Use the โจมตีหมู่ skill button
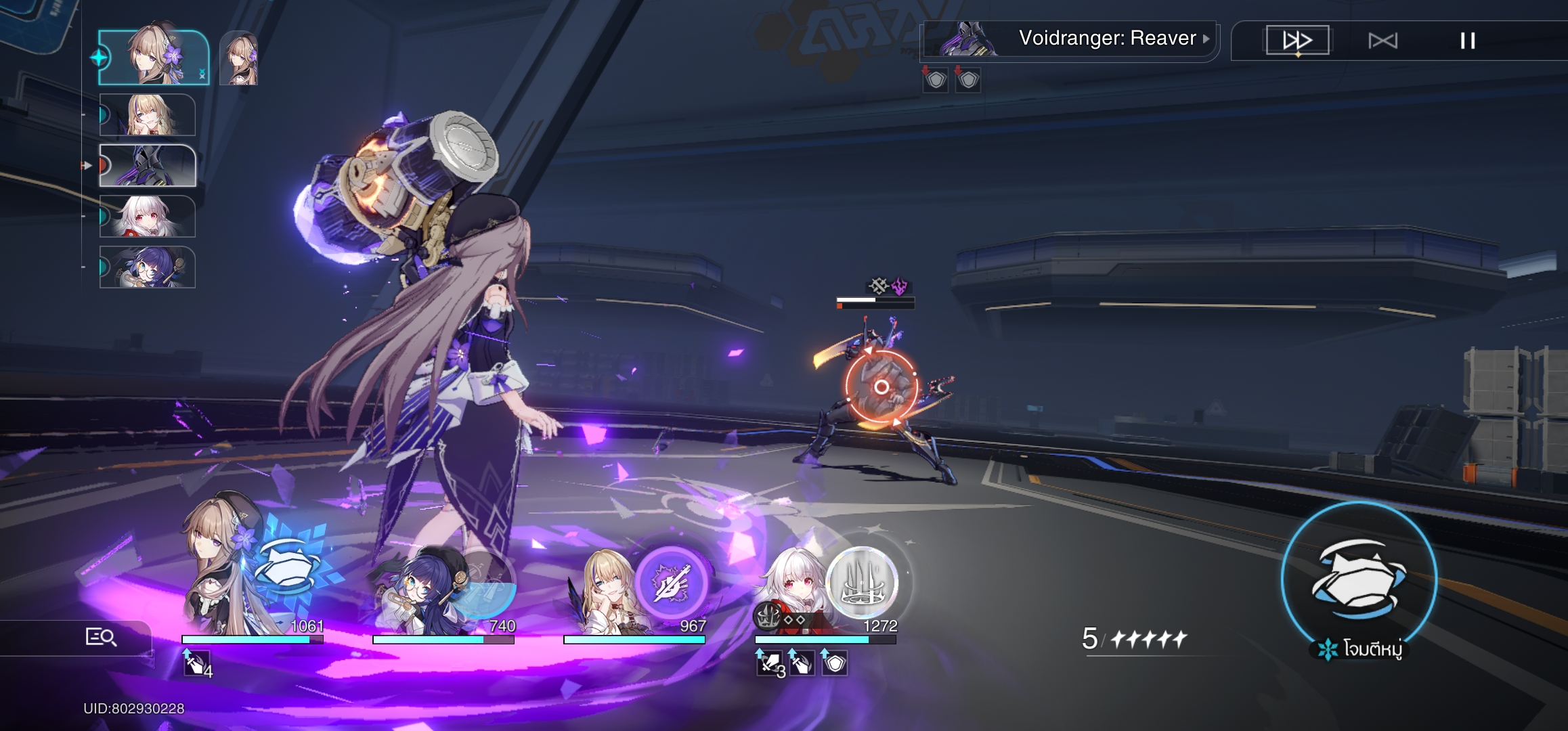Screen dimensions: 1568x731 (1359, 579)
